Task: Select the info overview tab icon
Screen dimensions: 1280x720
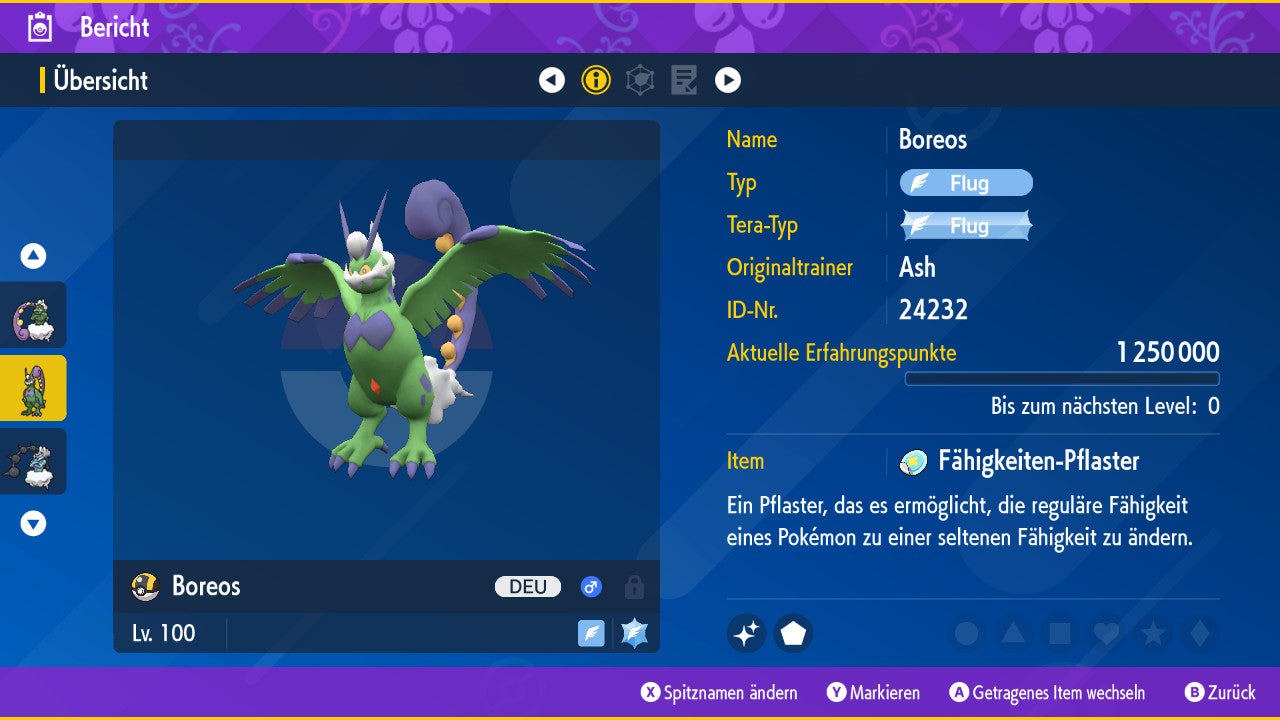Action: coord(596,80)
